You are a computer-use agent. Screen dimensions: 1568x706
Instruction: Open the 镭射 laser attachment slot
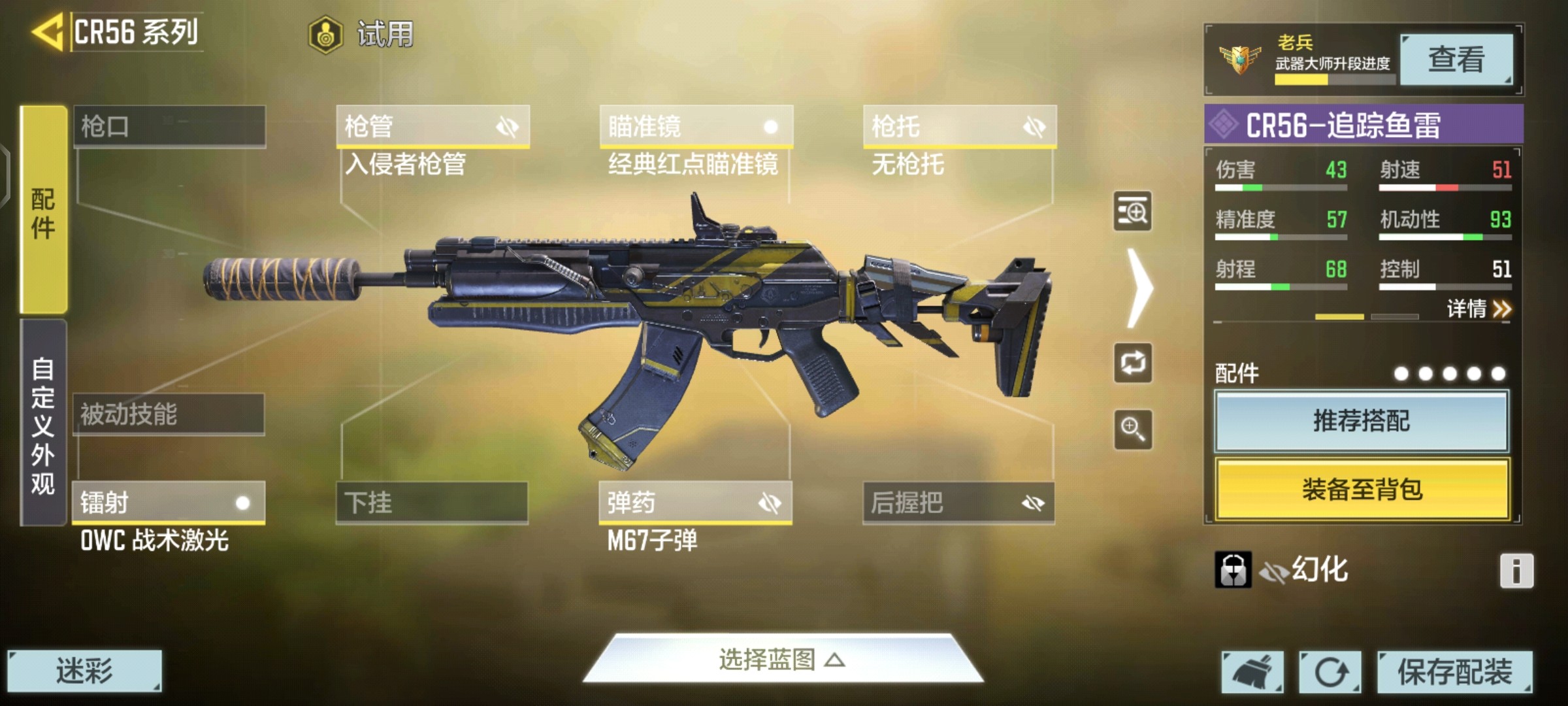pos(169,503)
